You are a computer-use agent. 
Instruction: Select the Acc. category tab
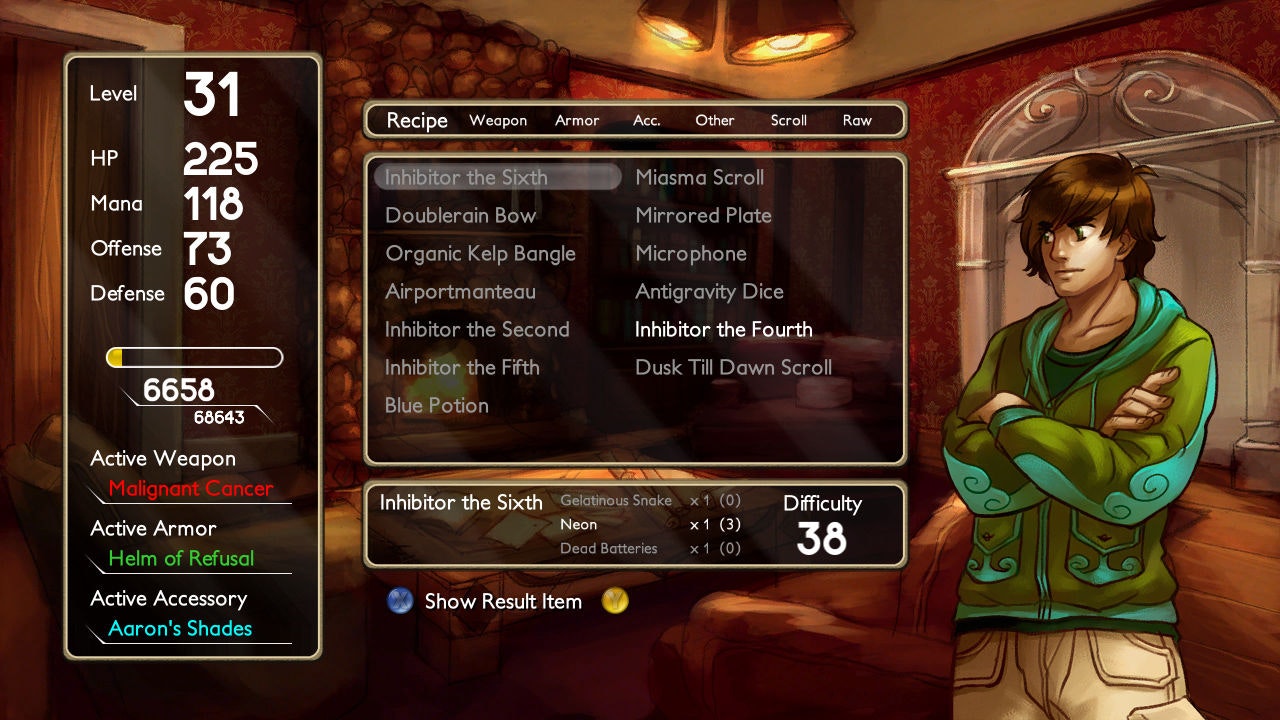(647, 121)
